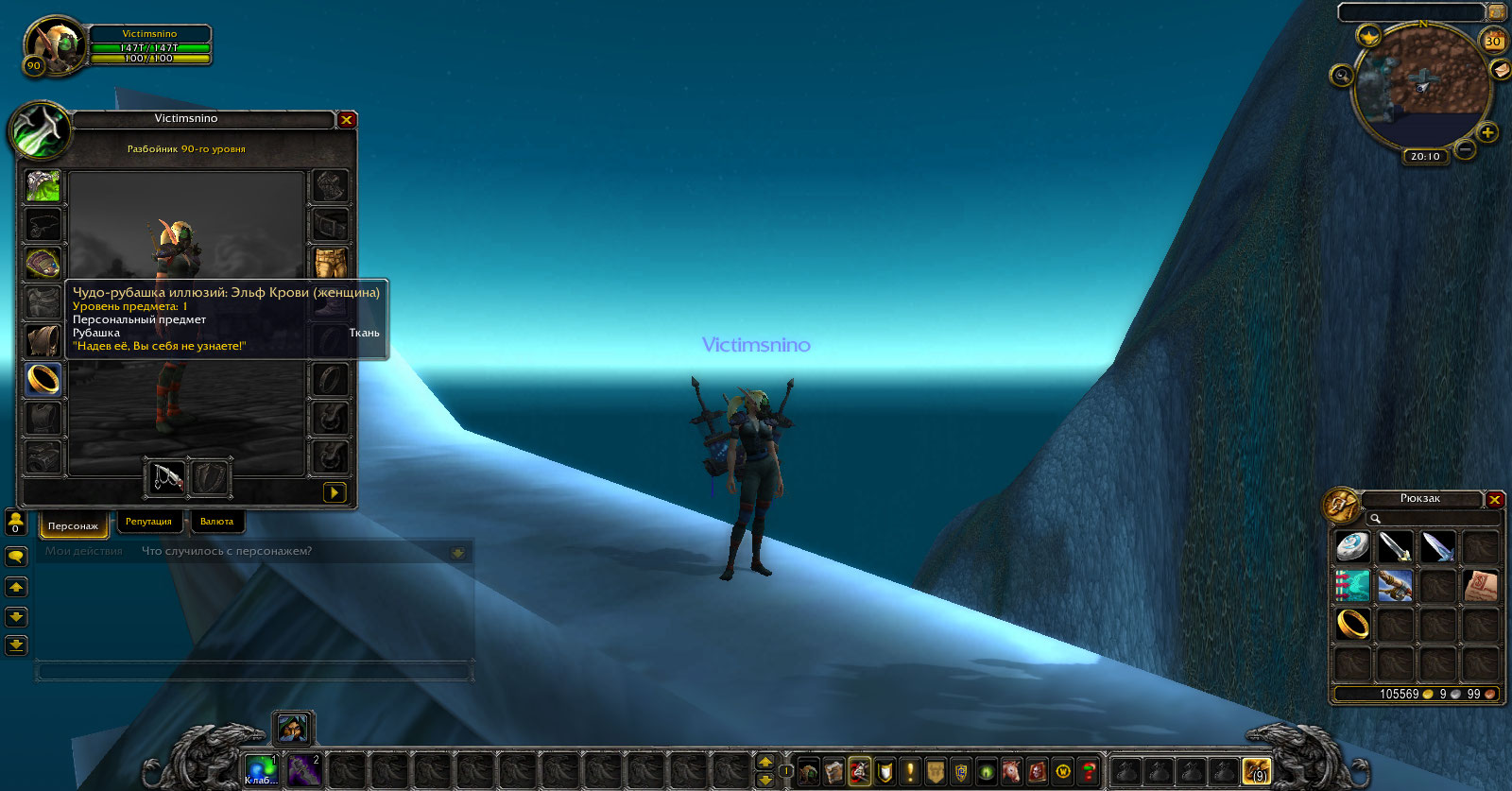1512x791 pixels.
Task: Click the minimap tracking magnifier button
Action: point(1341,76)
